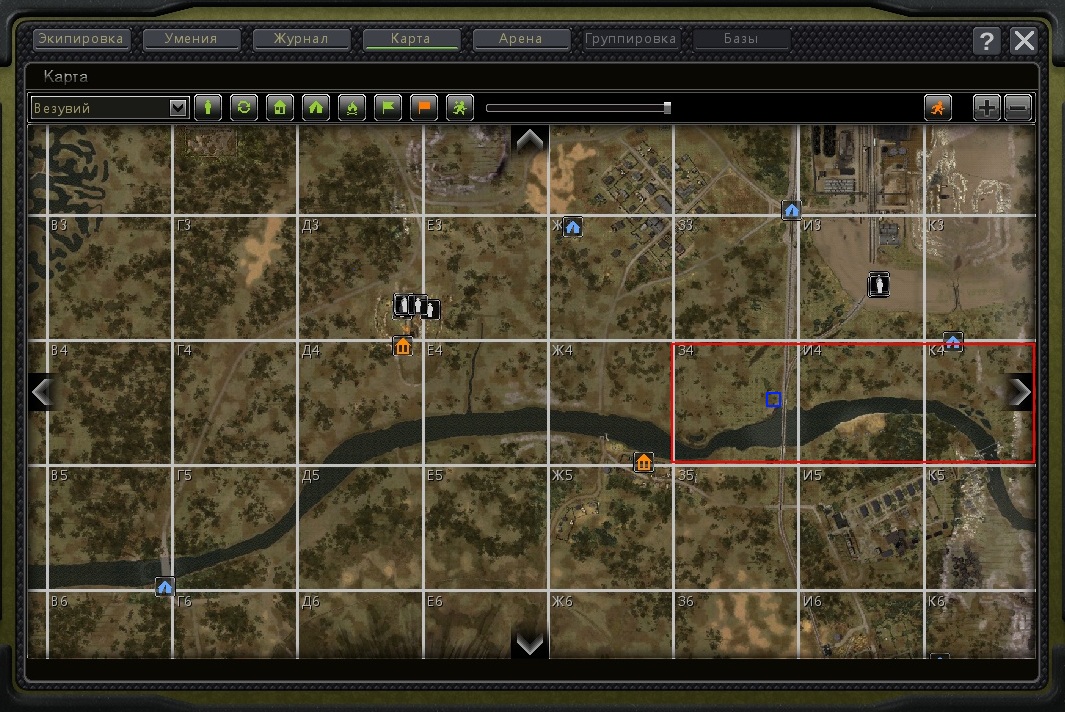
Task: Switch to the Умения tab
Action: (x=193, y=40)
